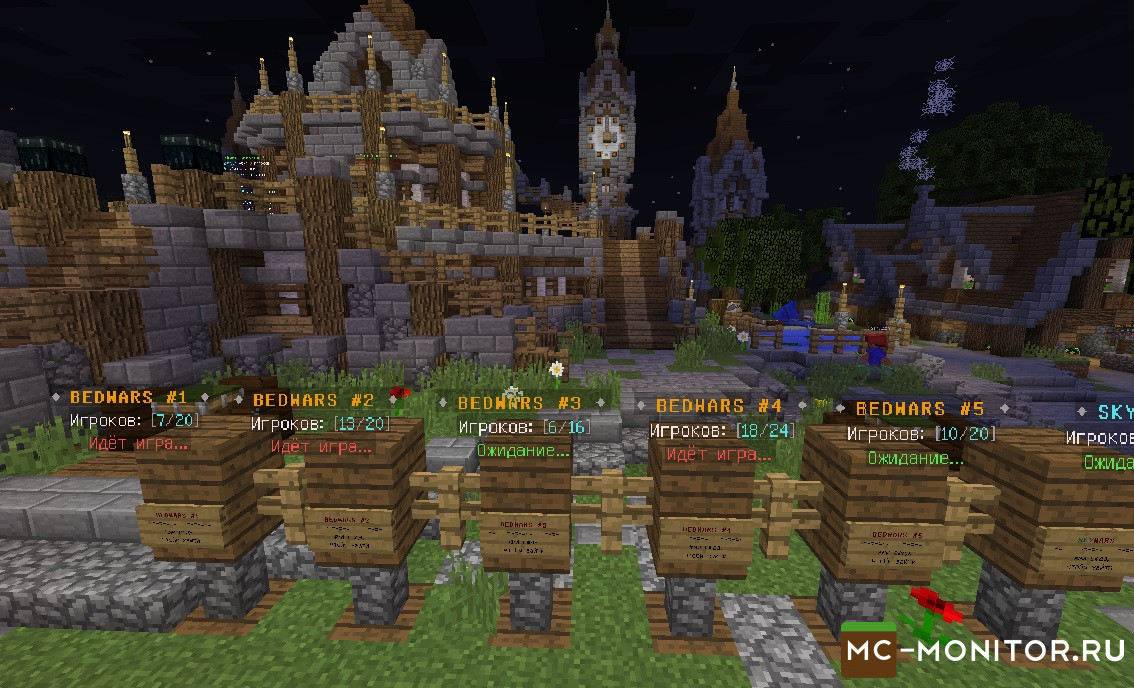The width and height of the screenshot is (1134, 688).
Task: Choose the BEDWARS #2 arena label
Action: 312,400
